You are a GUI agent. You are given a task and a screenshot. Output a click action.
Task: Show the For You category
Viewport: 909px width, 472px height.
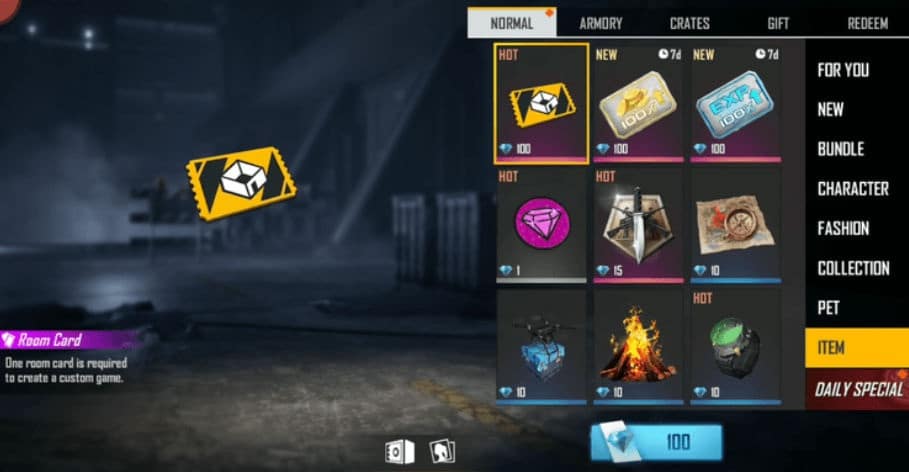pos(842,70)
